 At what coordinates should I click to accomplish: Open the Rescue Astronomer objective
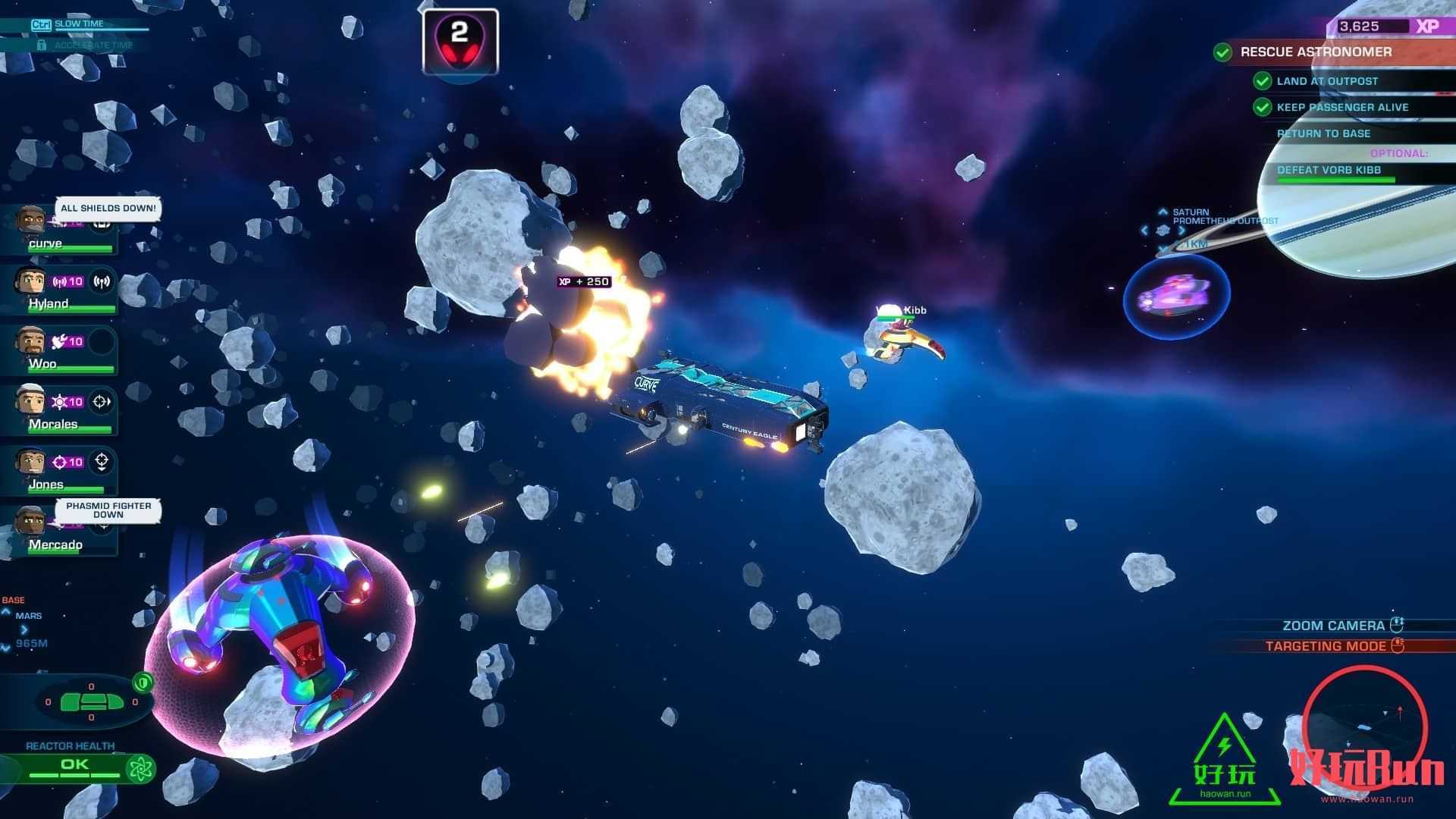(x=1315, y=52)
